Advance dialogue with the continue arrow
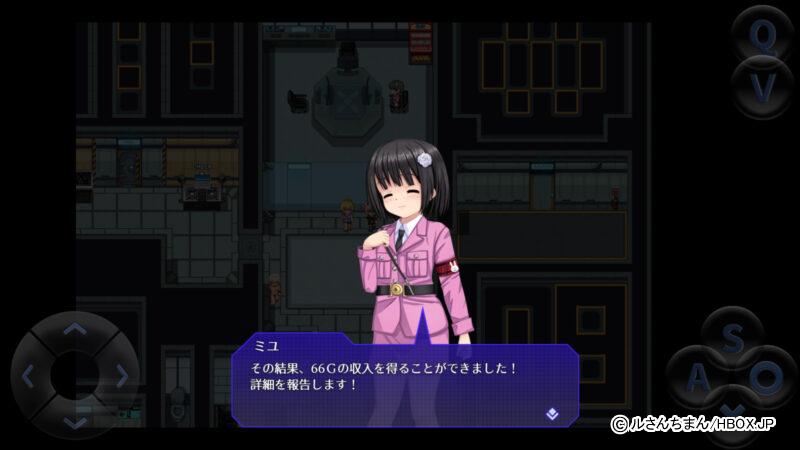 [552, 412]
